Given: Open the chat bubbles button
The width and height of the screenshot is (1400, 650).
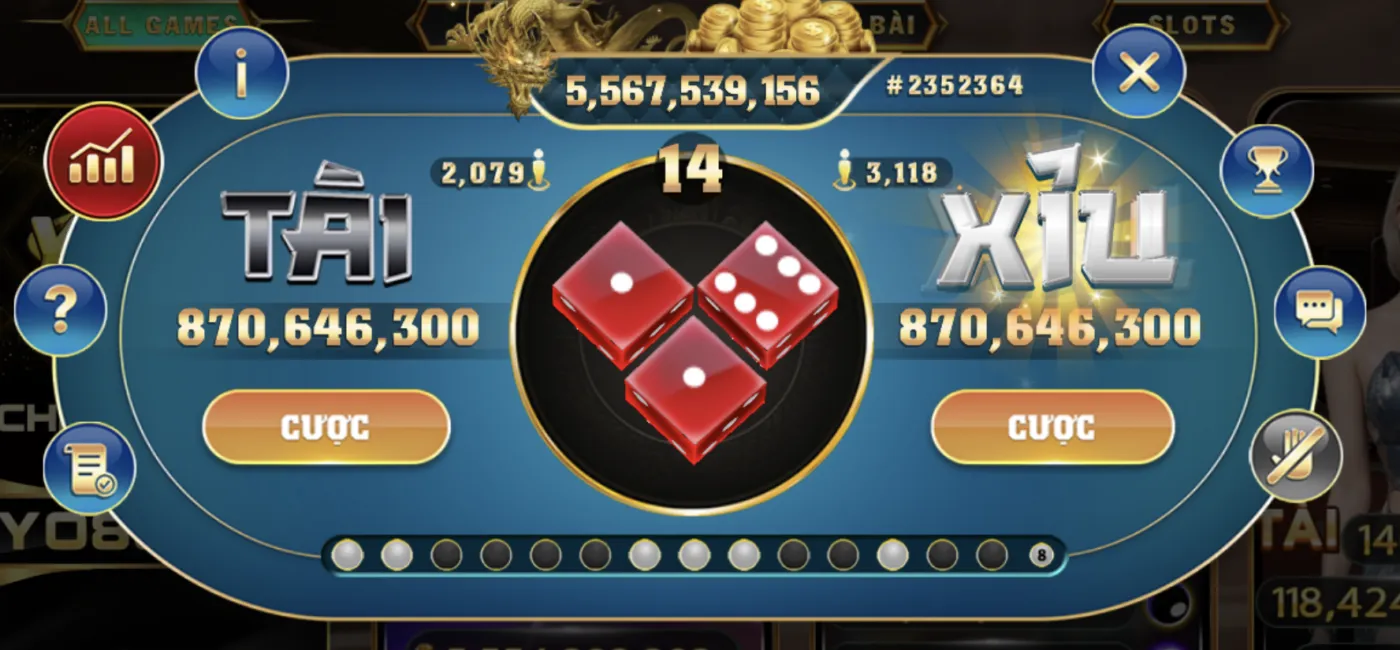Looking at the screenshot, I should click(x=1319, y=312).
